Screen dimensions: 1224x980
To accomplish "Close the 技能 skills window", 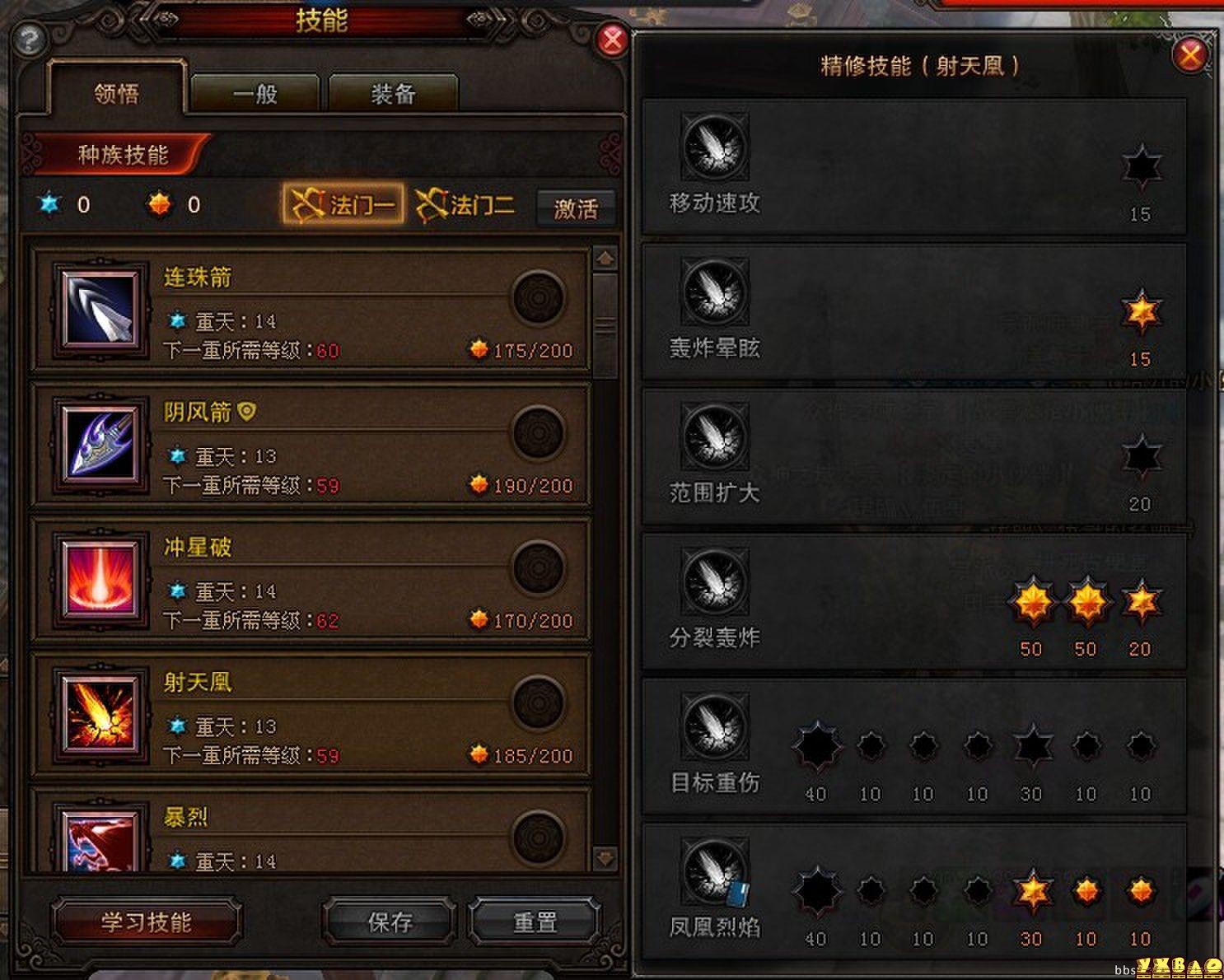I will point(612,39).
